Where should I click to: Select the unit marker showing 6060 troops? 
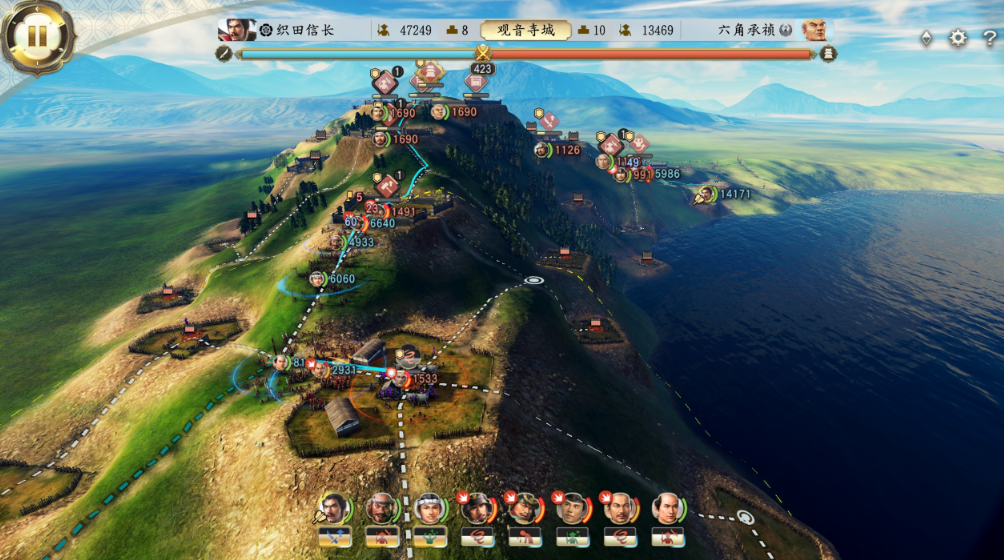[318, 279]
